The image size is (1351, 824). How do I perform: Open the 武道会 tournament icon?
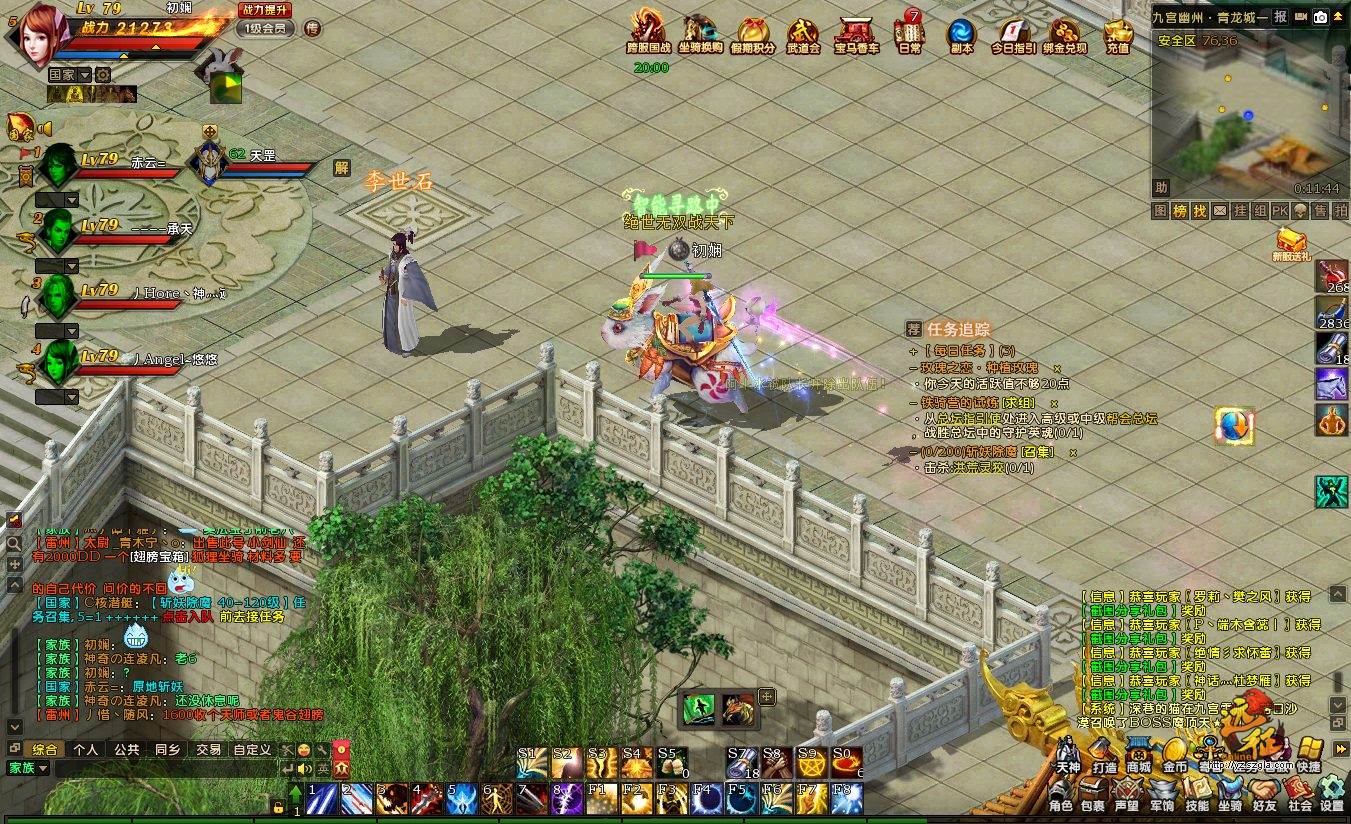(x=803, y=34)
